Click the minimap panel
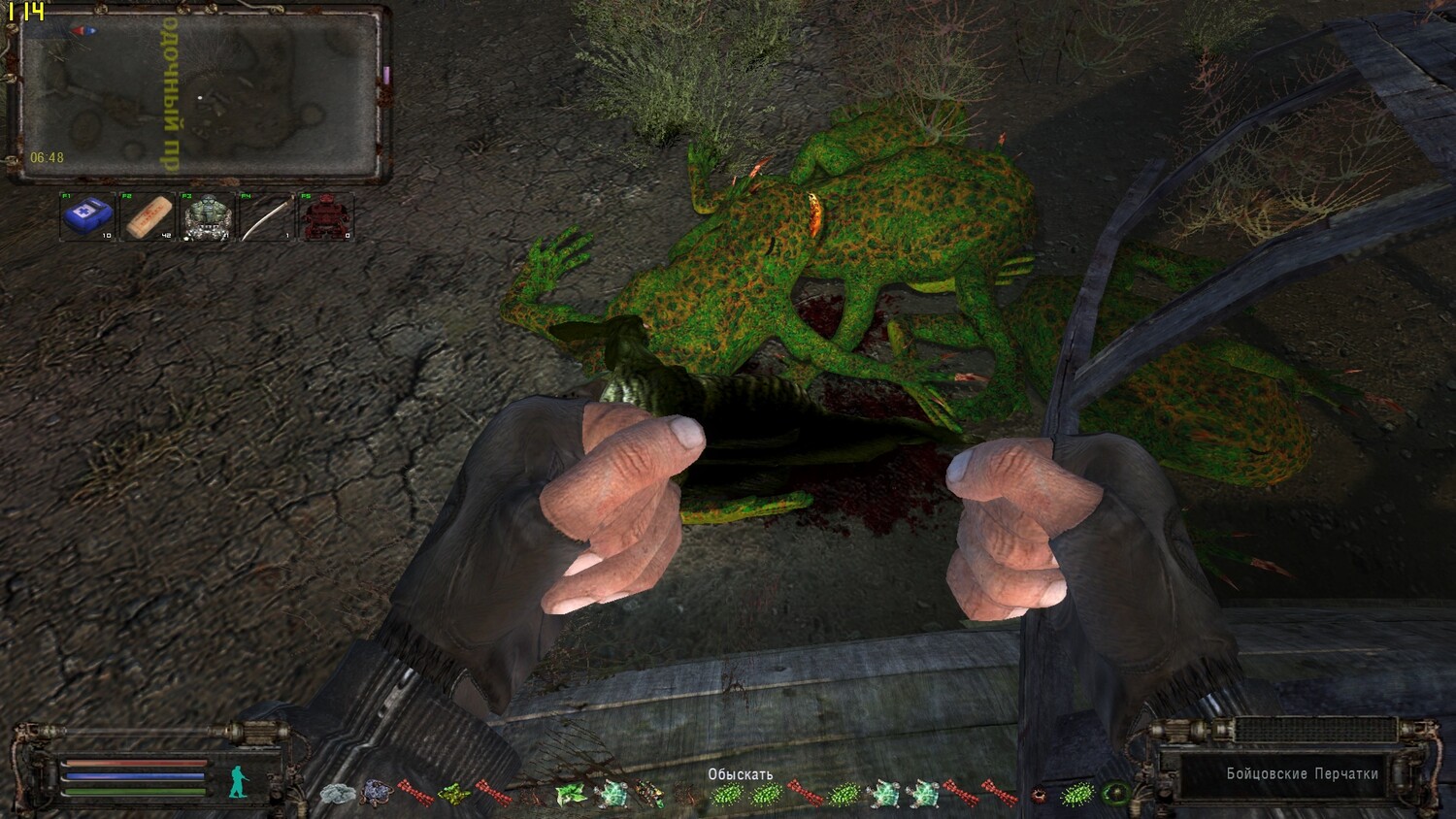The width and height of the screenshot is (1456, 819). coord(199,95)
